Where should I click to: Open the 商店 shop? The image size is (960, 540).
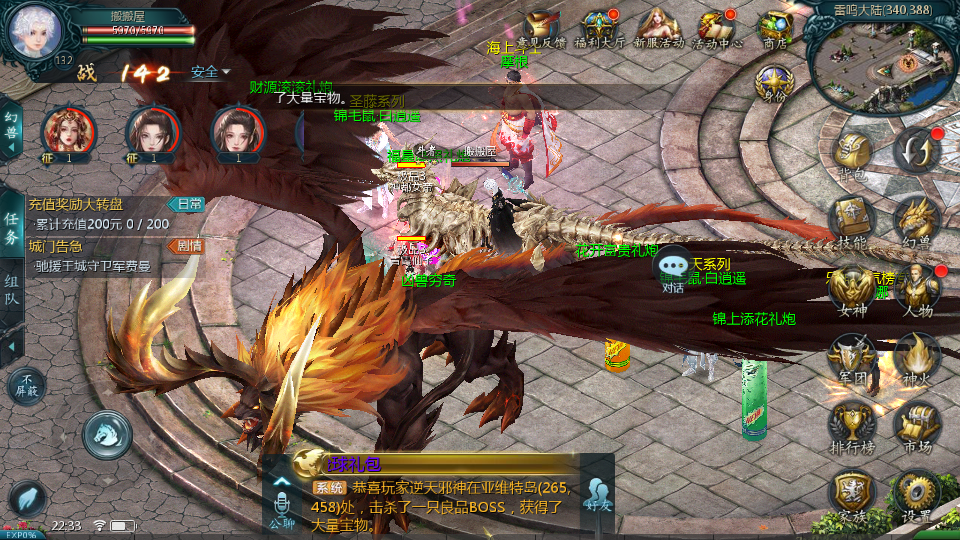(775, 30)
